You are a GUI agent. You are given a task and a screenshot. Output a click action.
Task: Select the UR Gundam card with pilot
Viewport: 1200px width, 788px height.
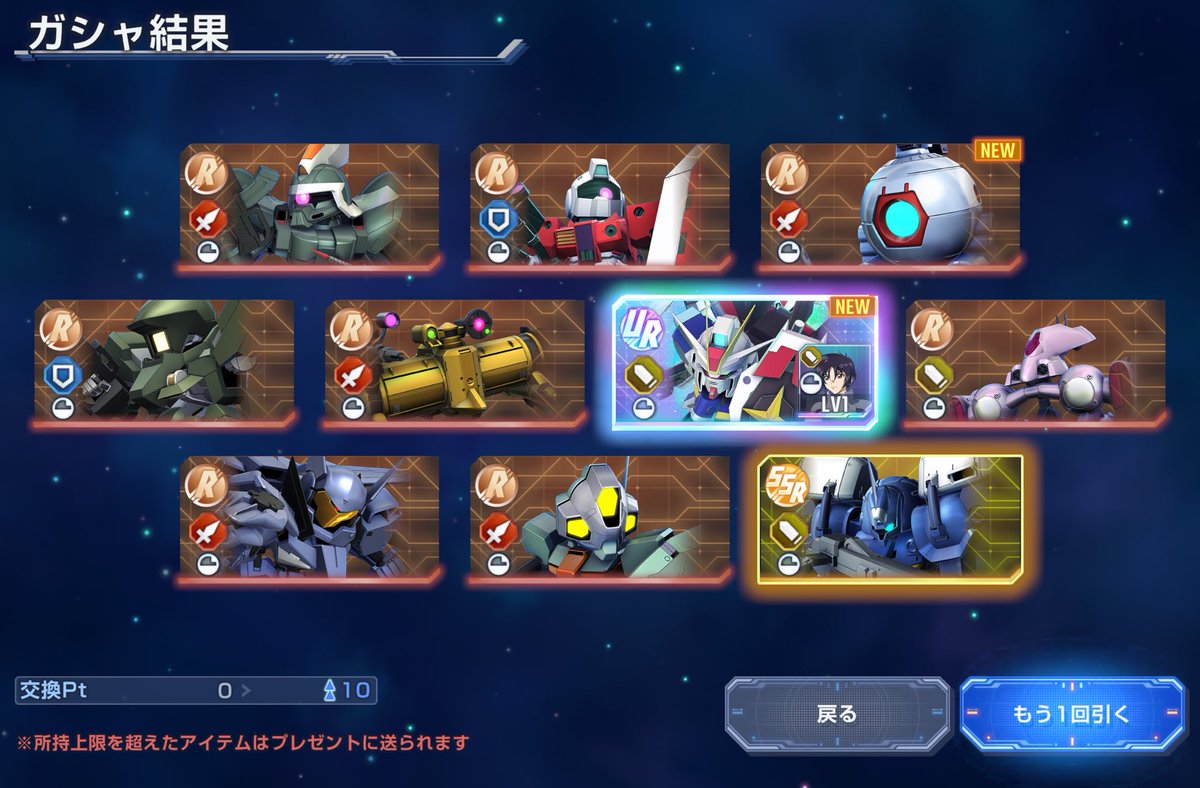pos(745,363)
